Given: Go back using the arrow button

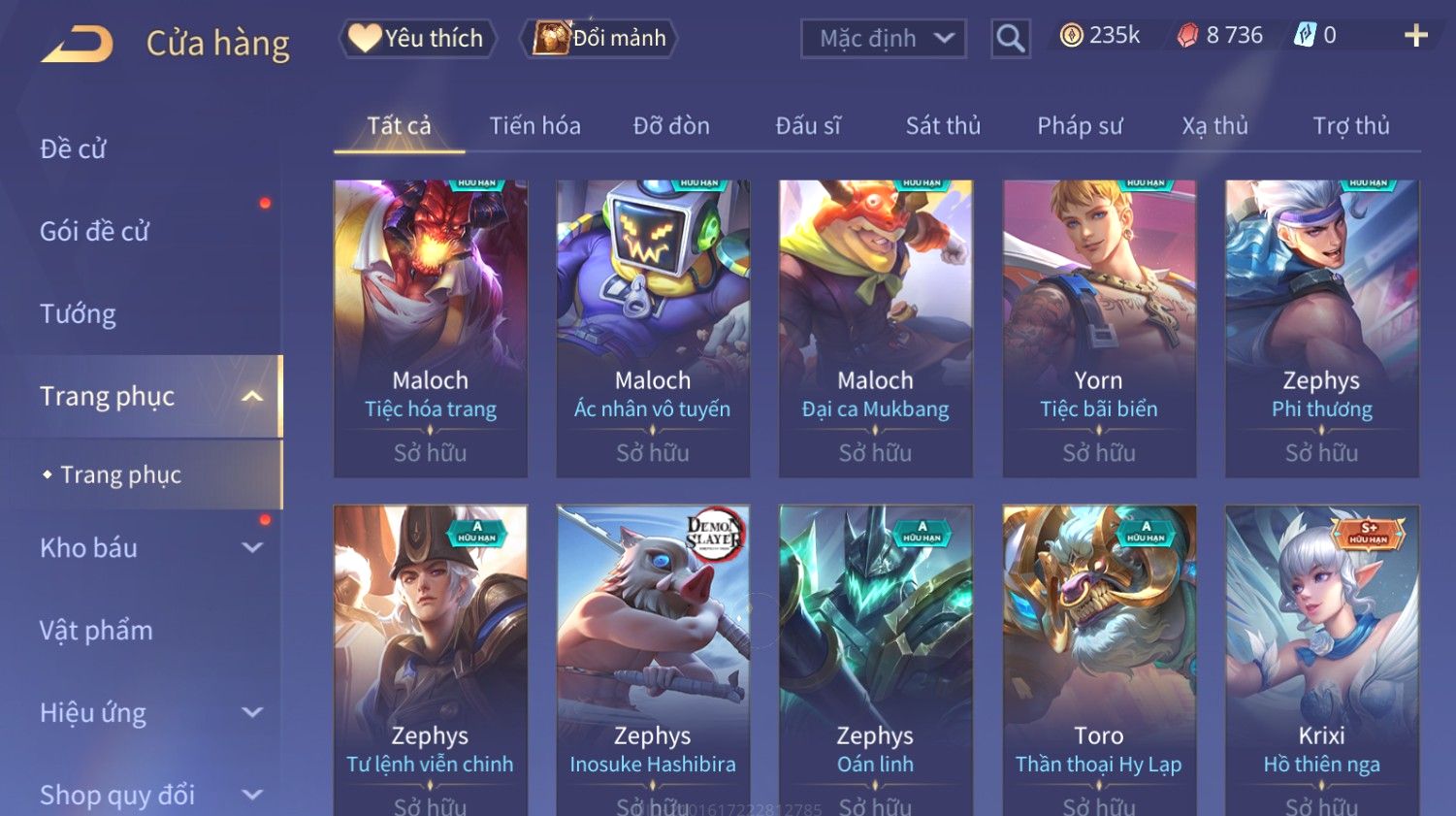Looking at the screenshot, I should pyautogui.click(x=78, y=44).
